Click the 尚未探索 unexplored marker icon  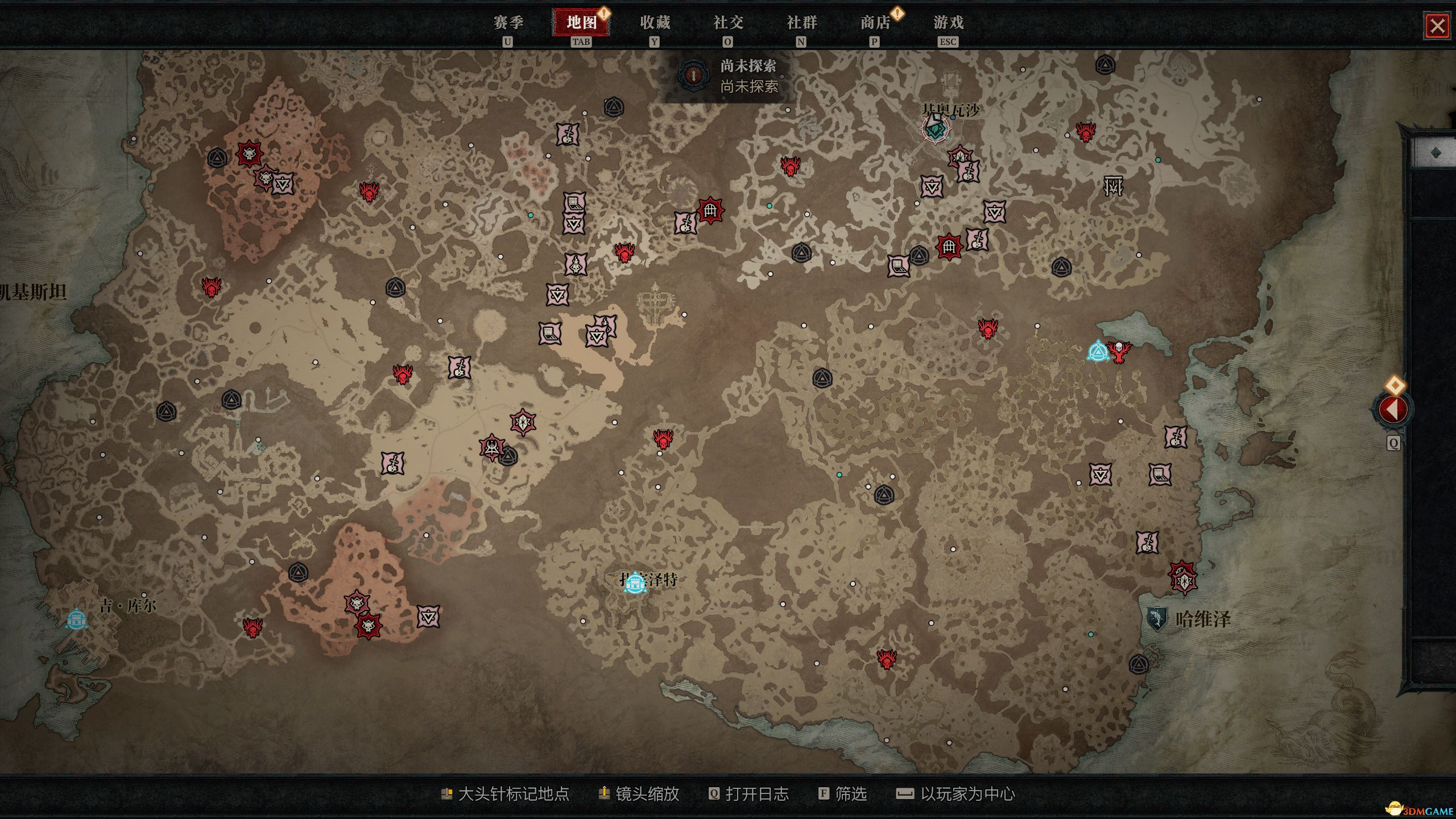coord(693,75)
